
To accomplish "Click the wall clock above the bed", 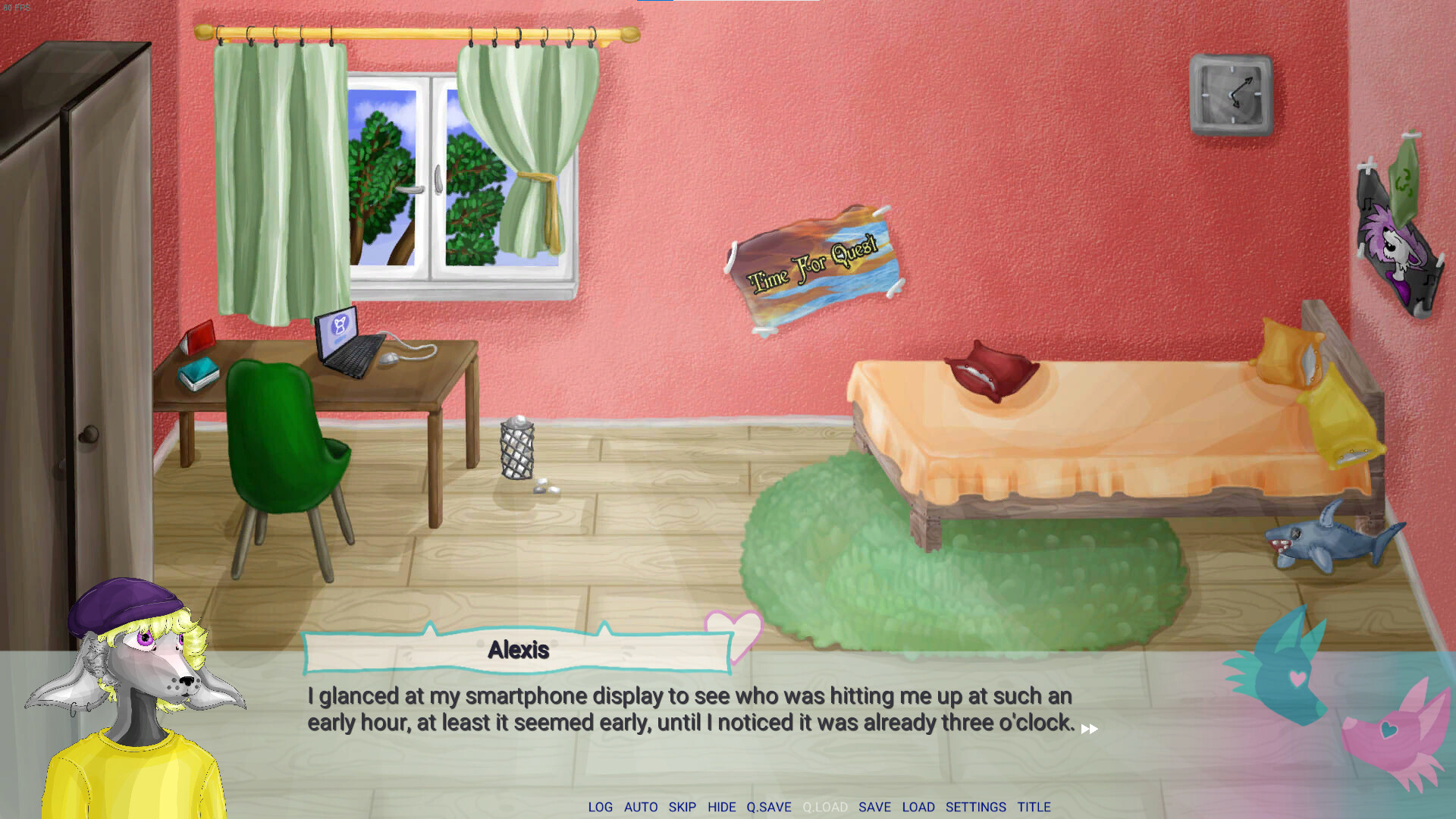I will (1232, 95).
